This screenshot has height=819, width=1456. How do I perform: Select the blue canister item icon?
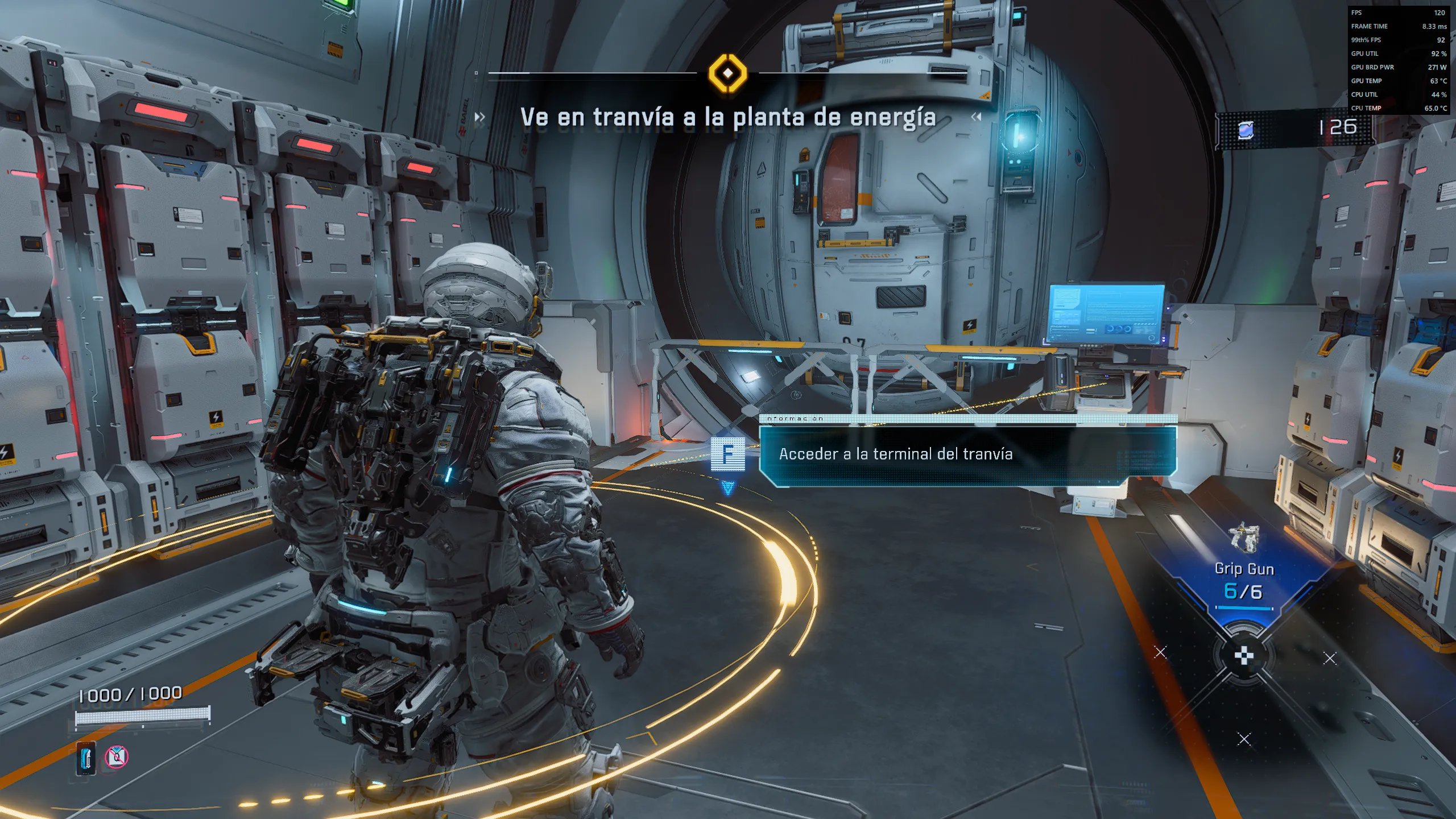86,758
